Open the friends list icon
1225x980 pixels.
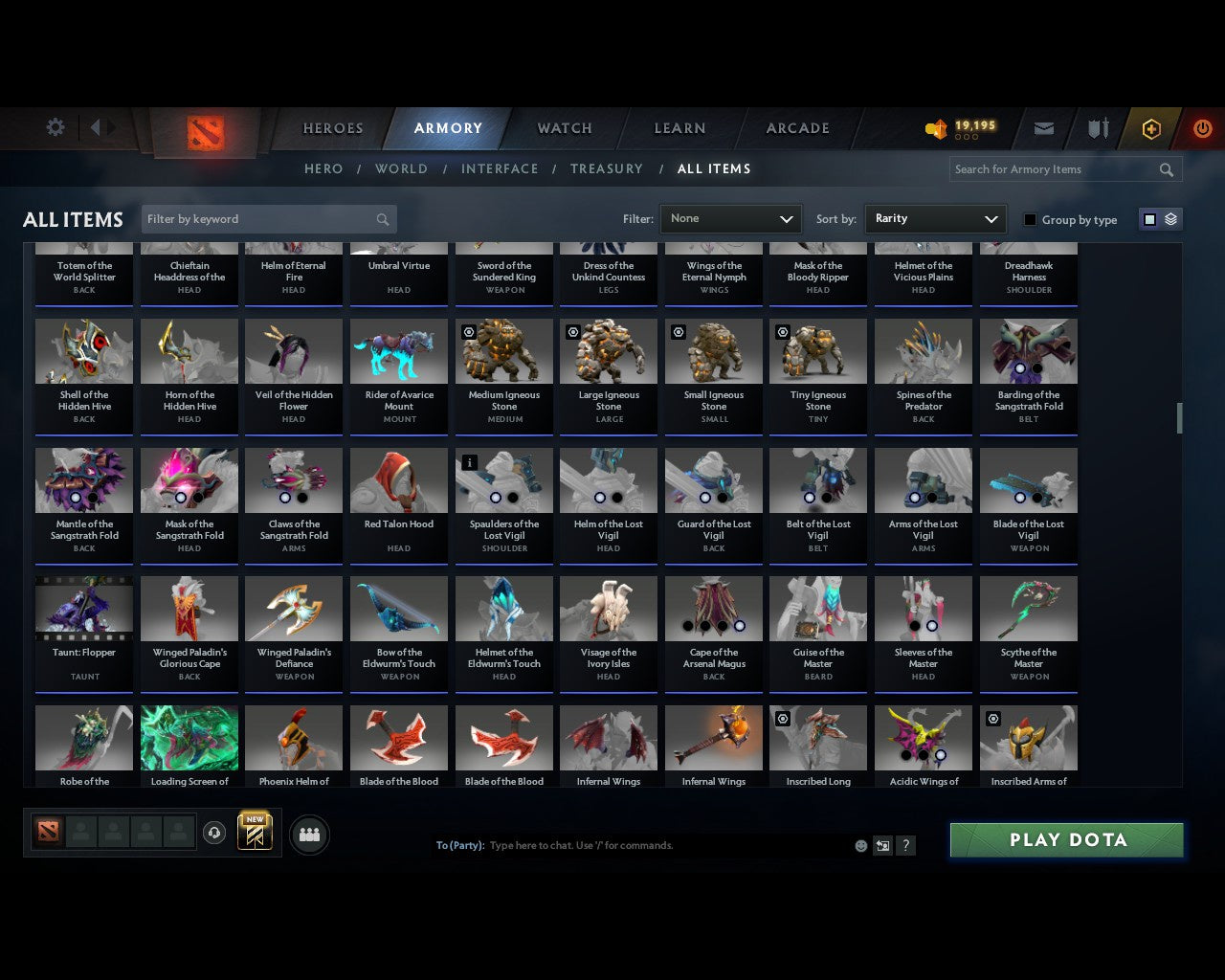click(x=309, y=835)
